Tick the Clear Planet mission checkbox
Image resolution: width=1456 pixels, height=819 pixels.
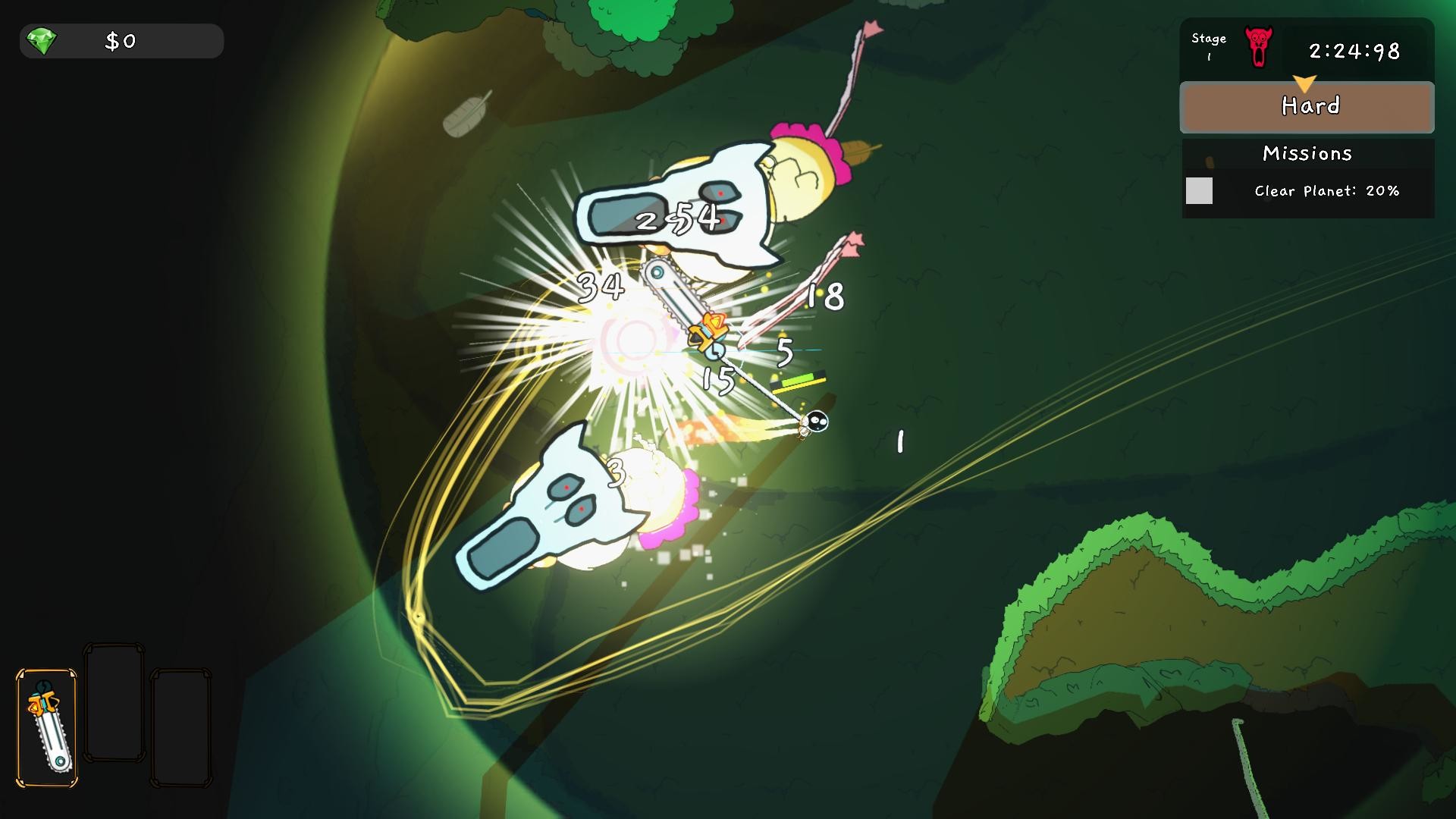coord(1199,190)
